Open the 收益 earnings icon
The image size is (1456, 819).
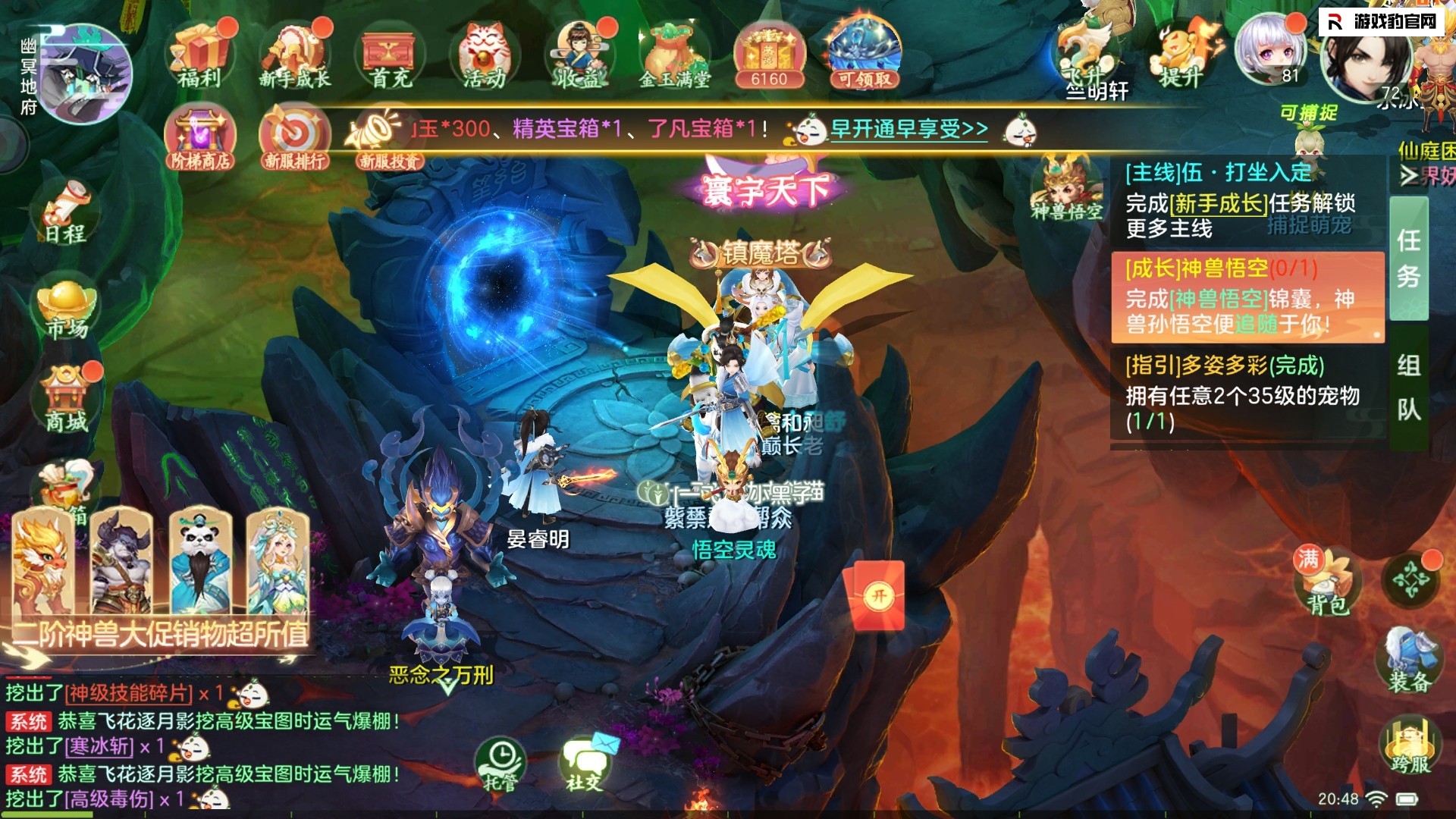[x=579, y=55]
